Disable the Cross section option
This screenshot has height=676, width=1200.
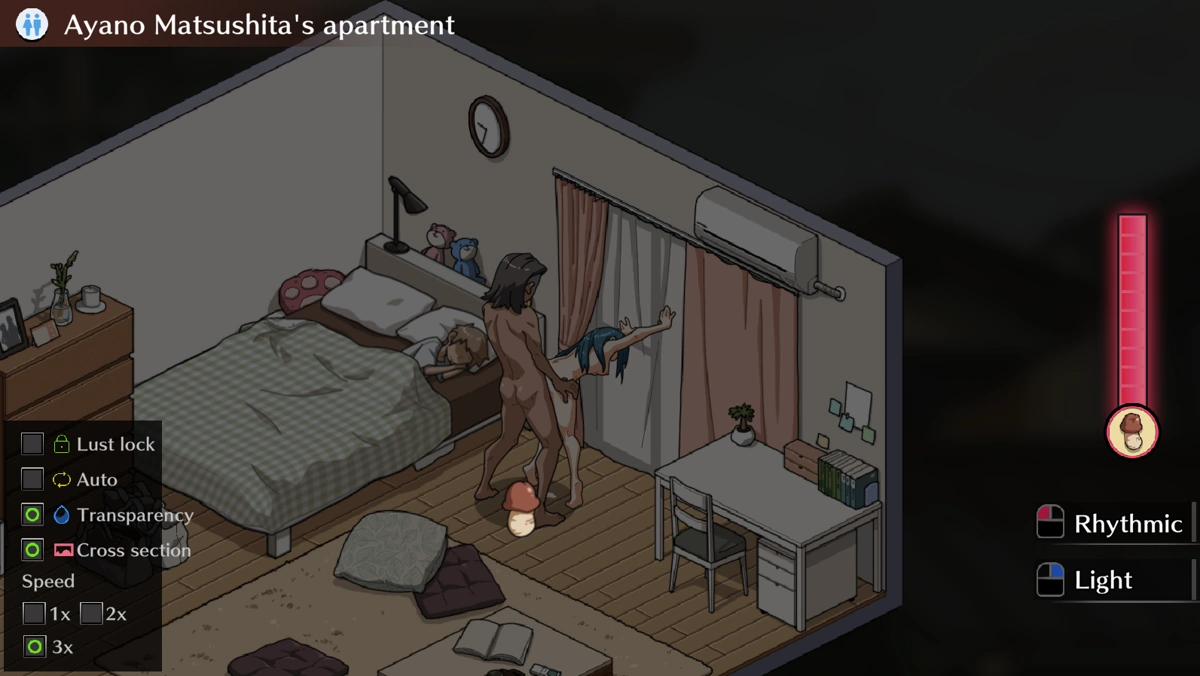coord(33,550)
